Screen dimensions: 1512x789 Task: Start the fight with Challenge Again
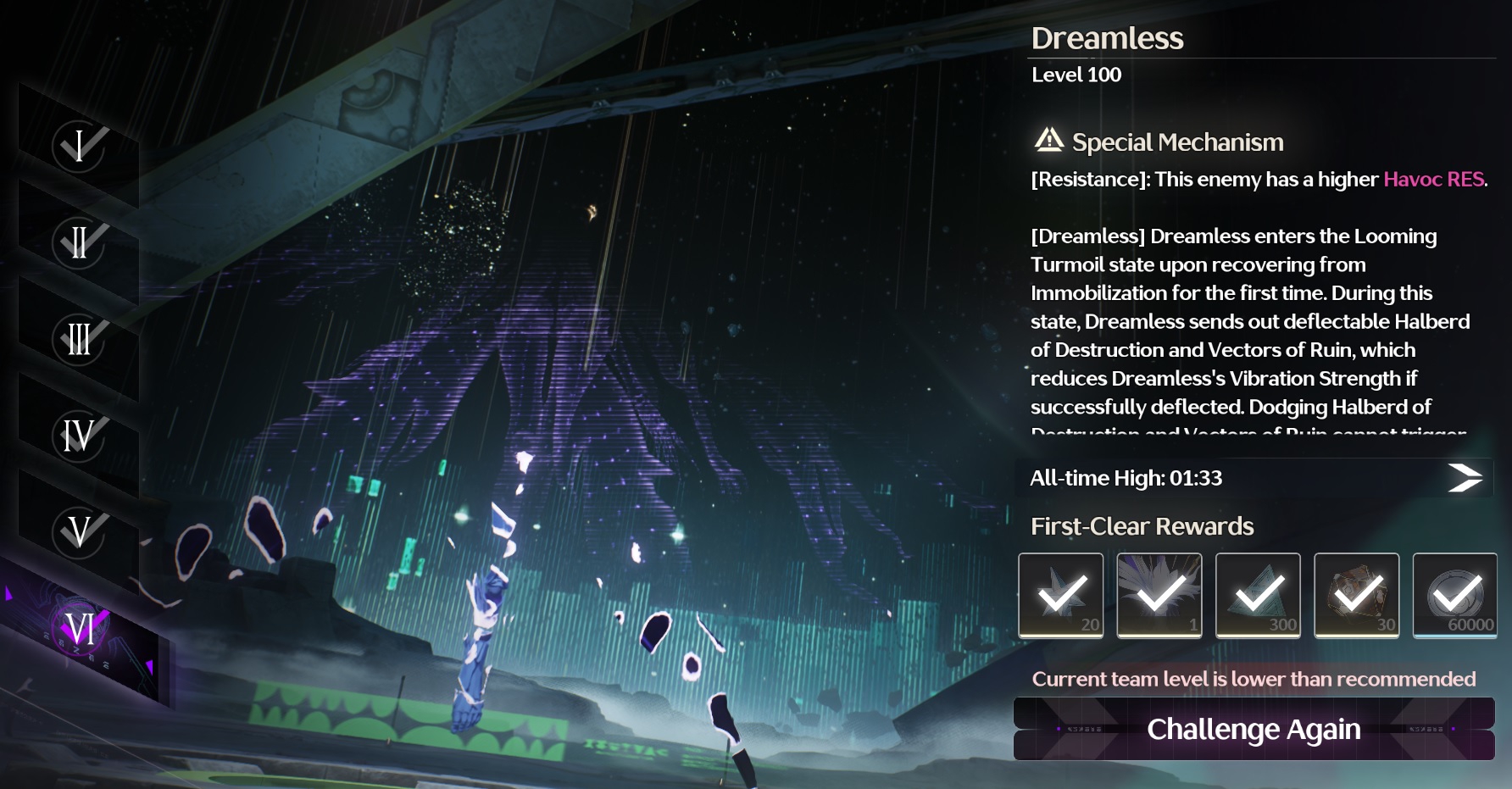click(x=1254, y=729)
